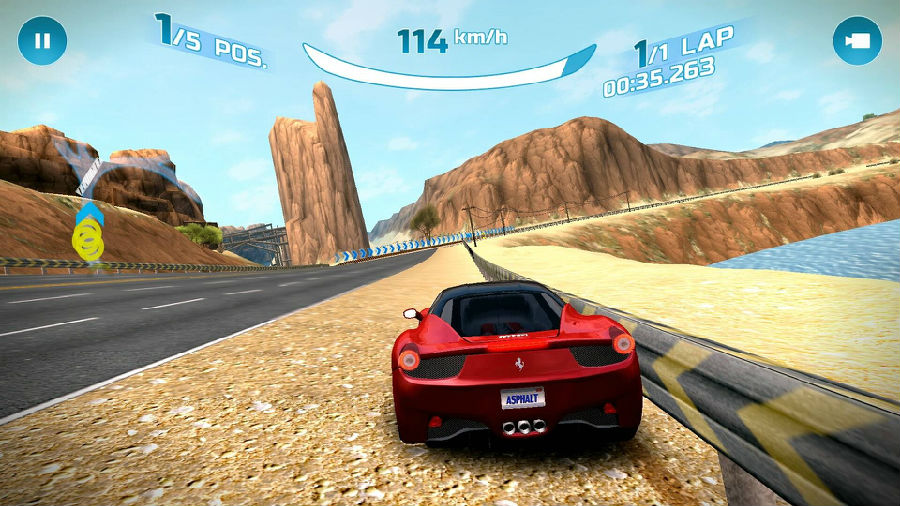
Task: Pause the race with the pause button
Action: pos(42,41)
